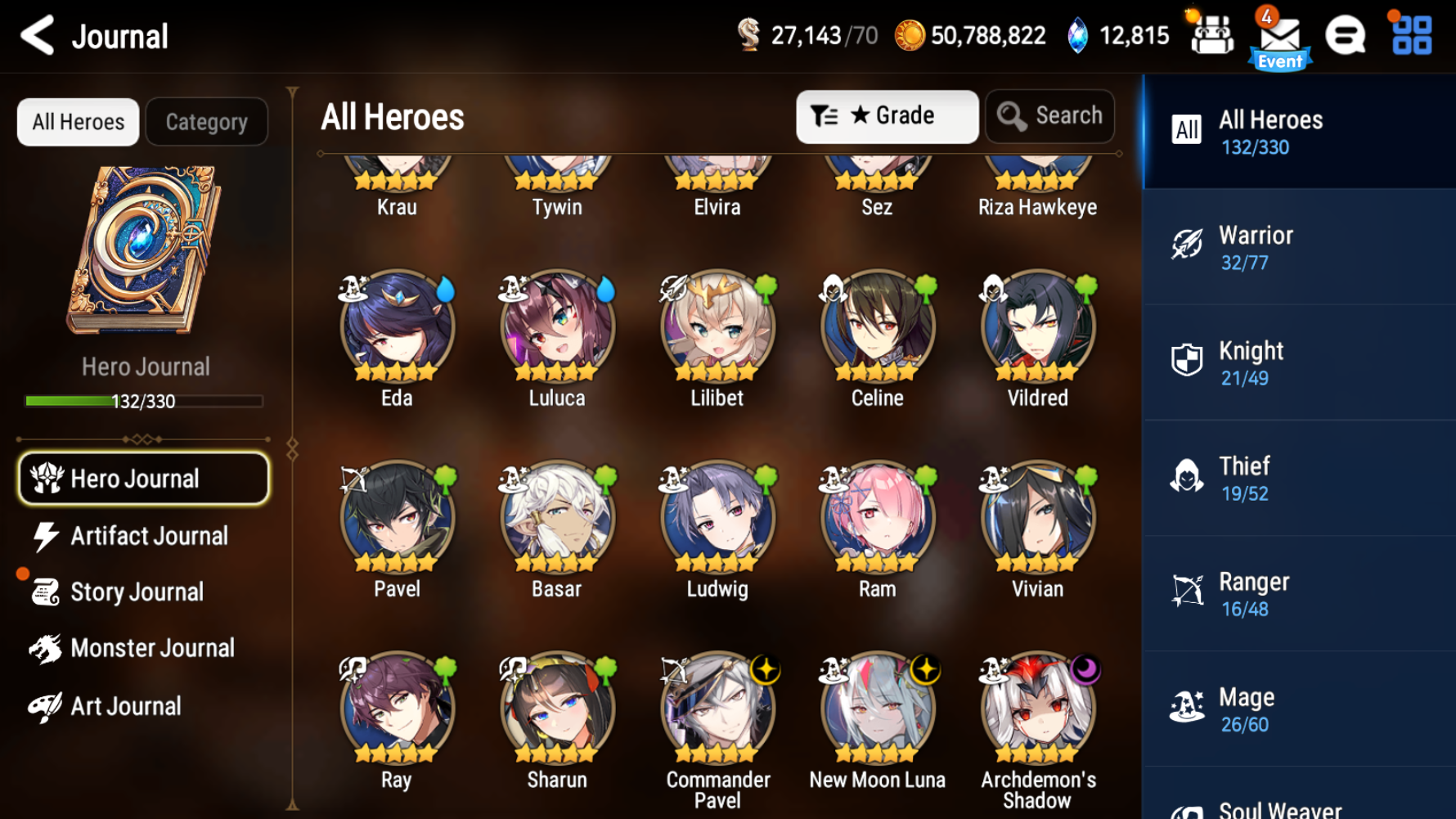The width and height of the screenshot is (1456, 819).
Task: Switch to the Category tab
Action: click(206, 121)
